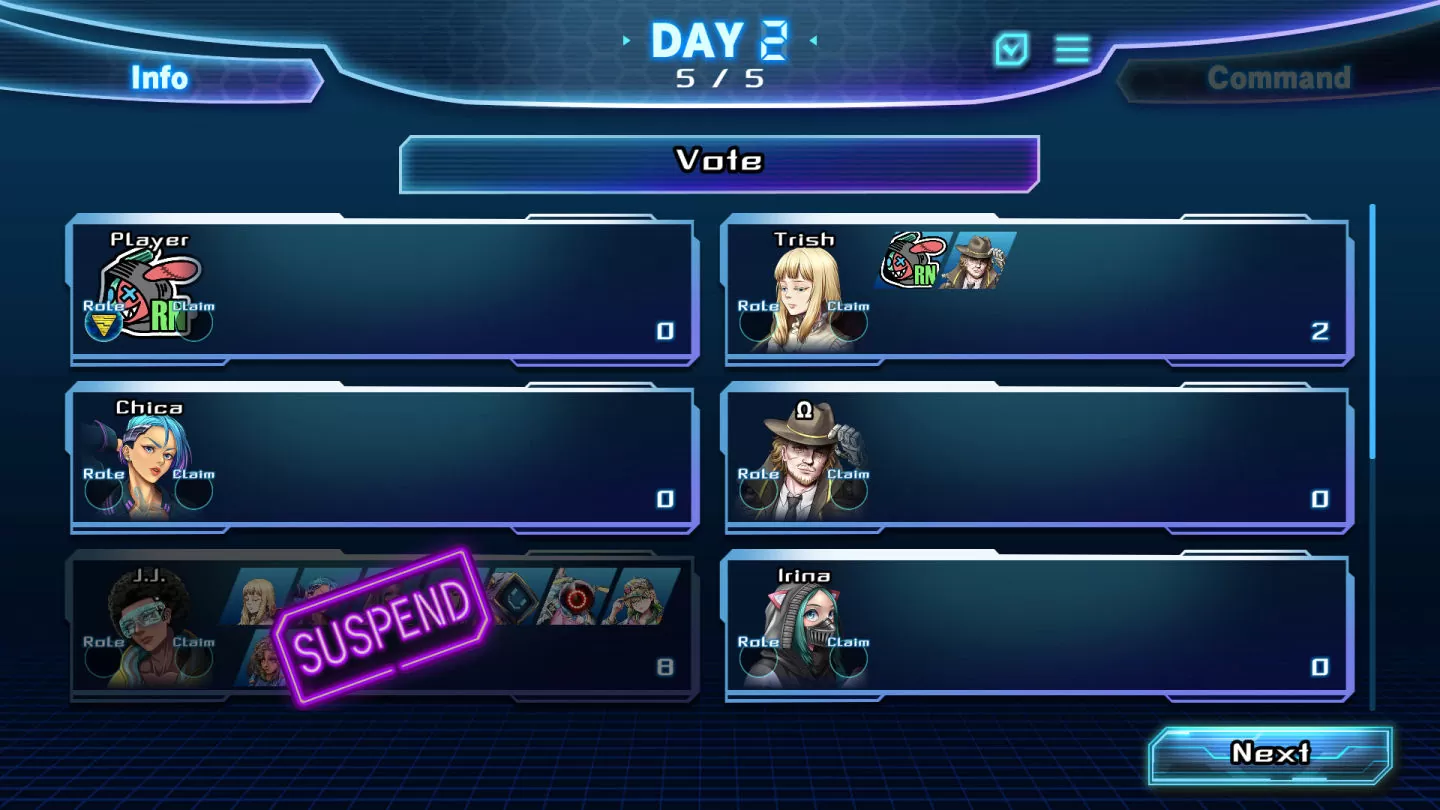Open the Command tab
The width and height of the screenshot is (1440, 810).
click(1278, 78)
